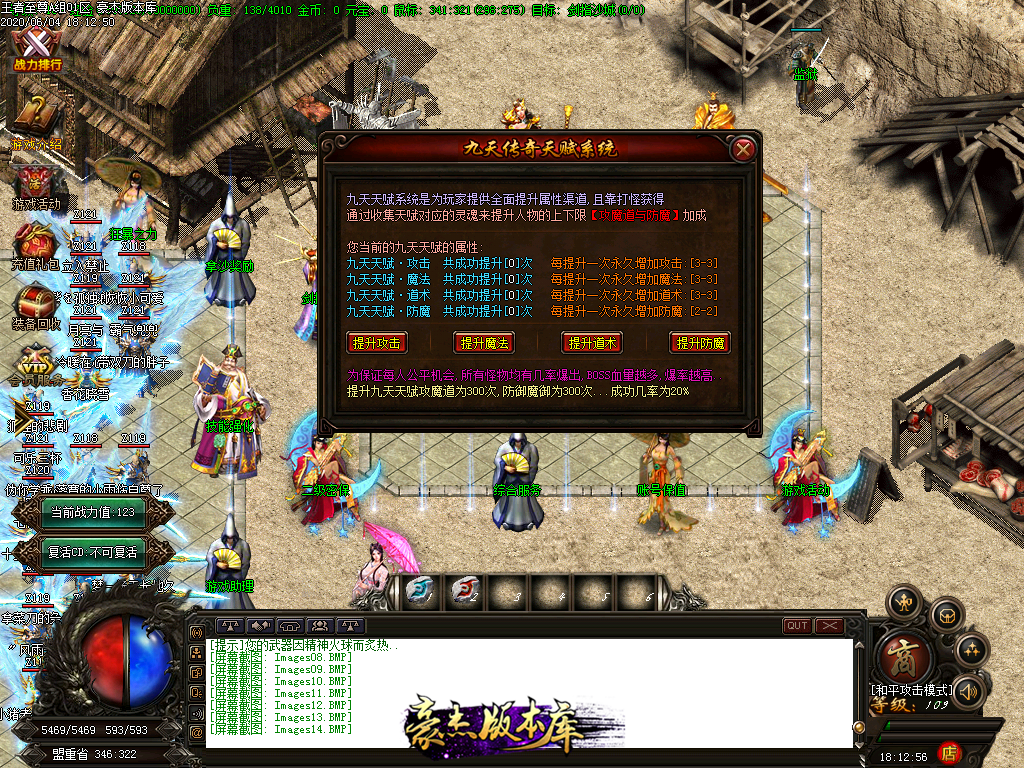The image size is (1024, 768).
Task: Select the blue skill in hotbar slot one
Action: tap(419, 591)
